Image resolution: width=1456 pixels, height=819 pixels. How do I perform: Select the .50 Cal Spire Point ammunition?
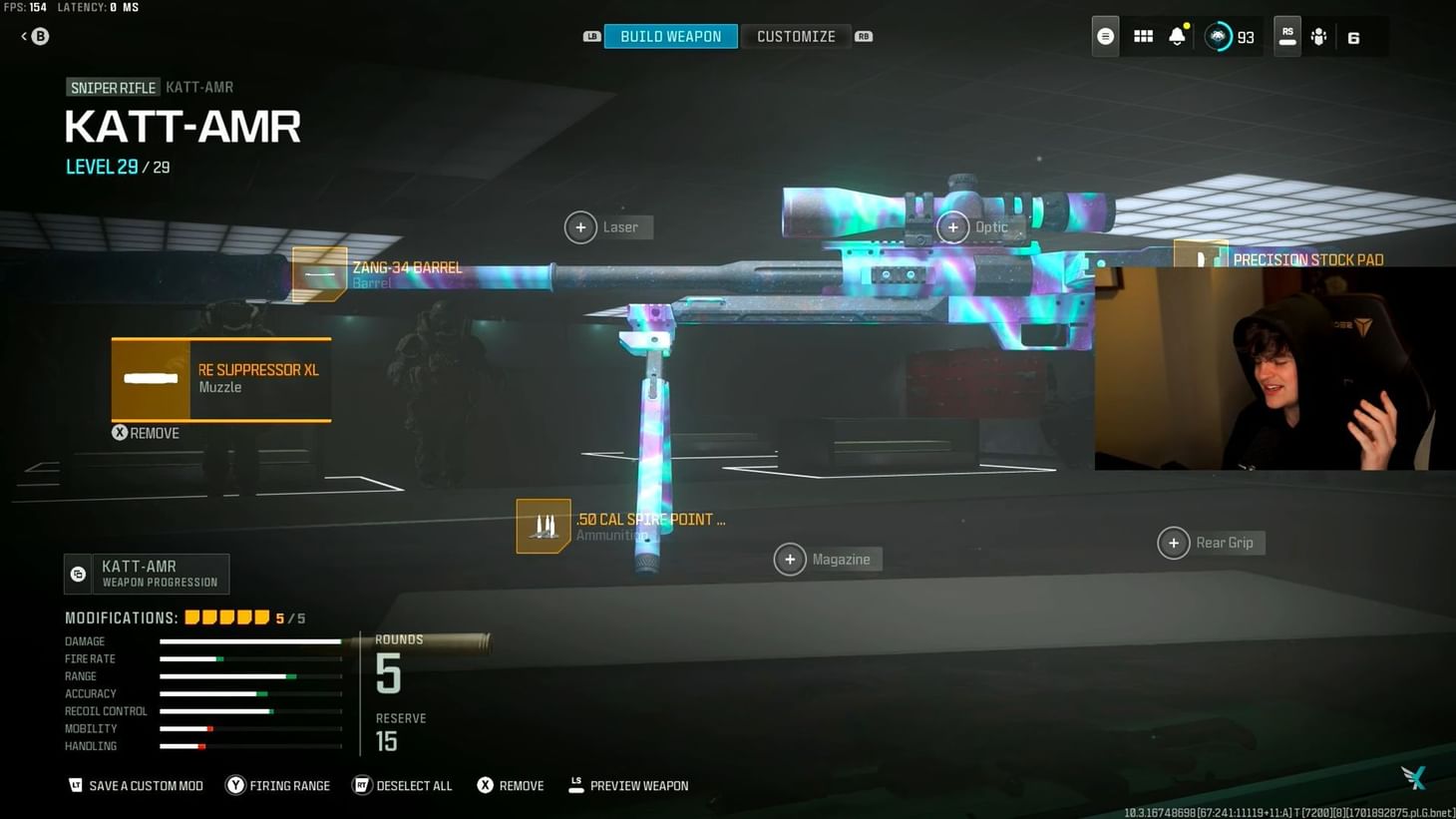tap(544, 526)
